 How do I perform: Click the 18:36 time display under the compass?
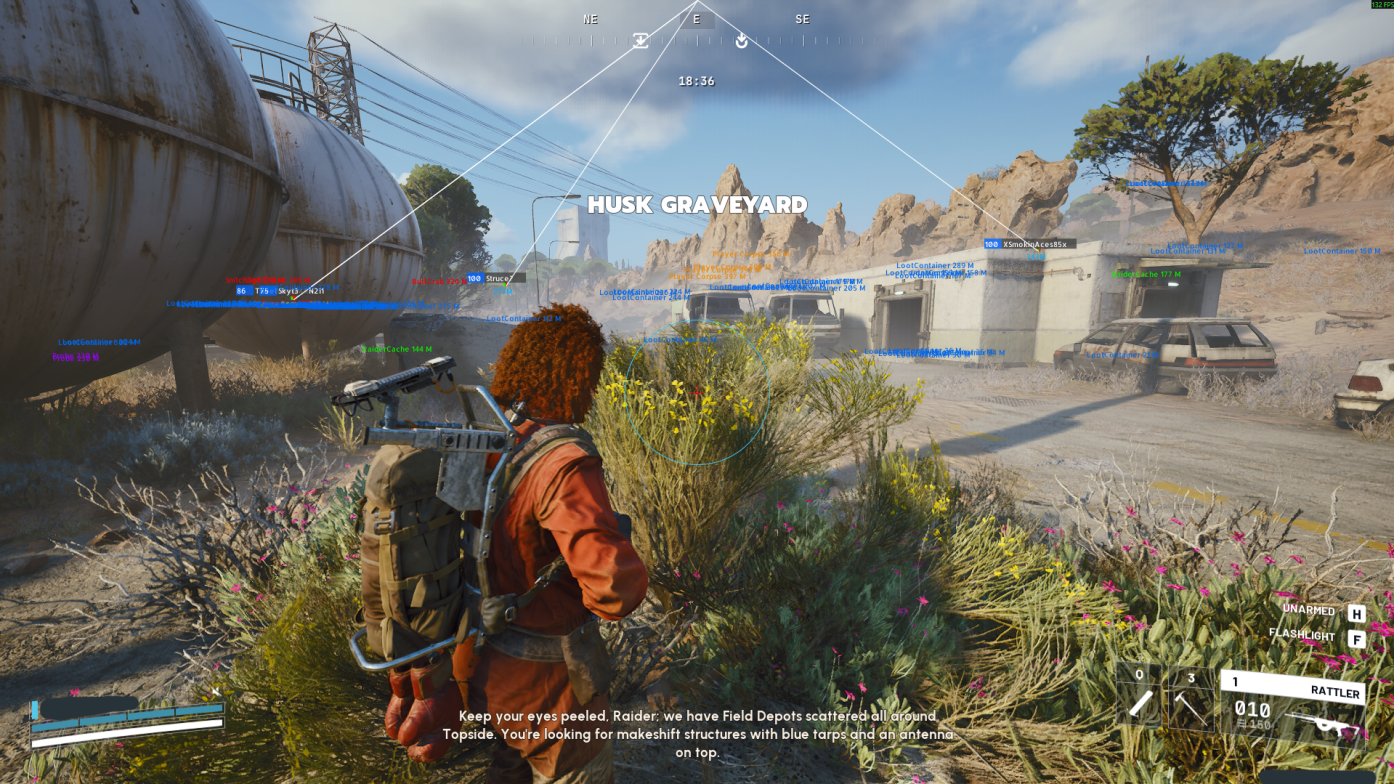click(x=697, y=80)
